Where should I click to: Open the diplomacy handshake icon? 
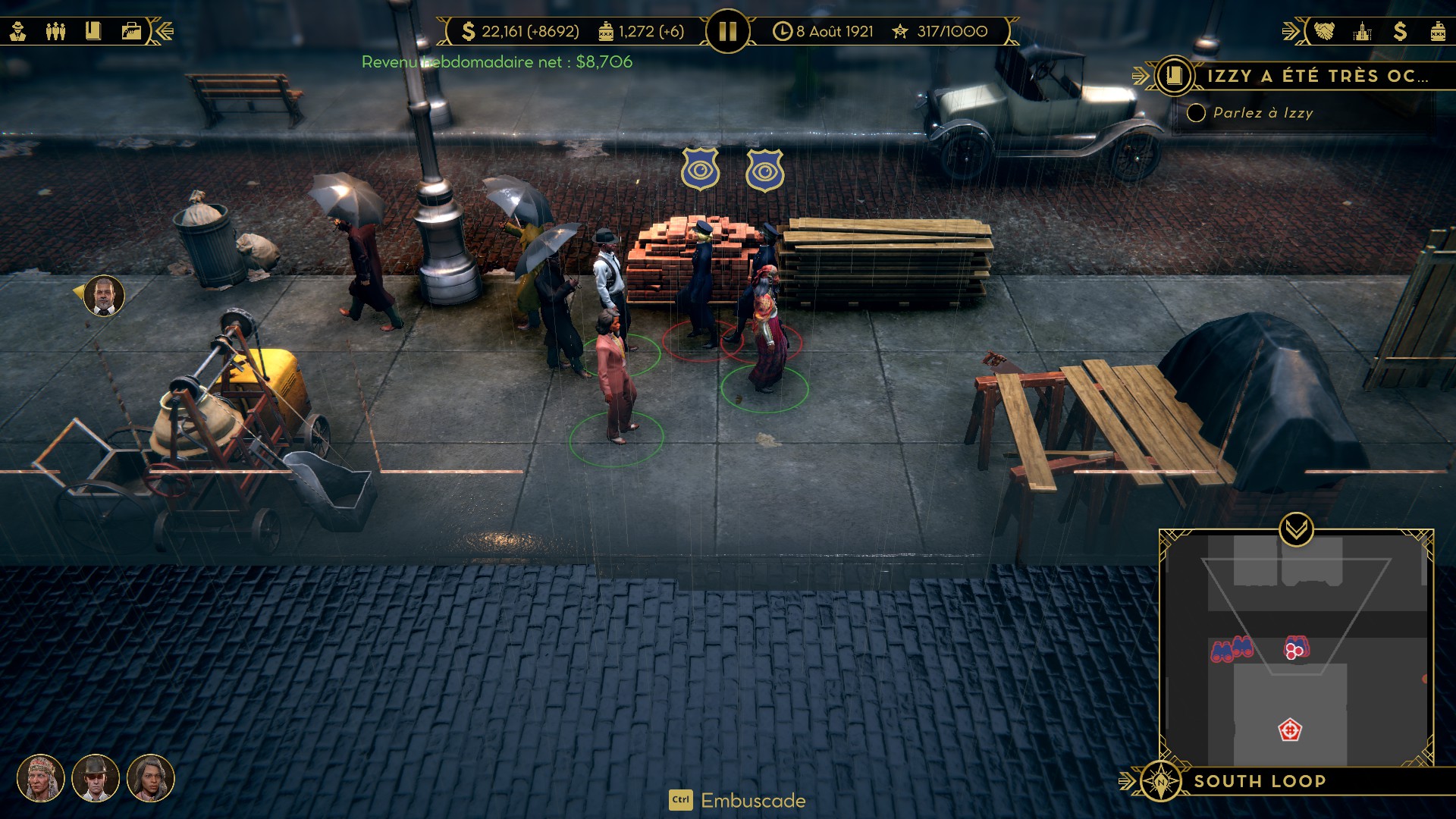pyautogui.click(x=1324, y=31)
